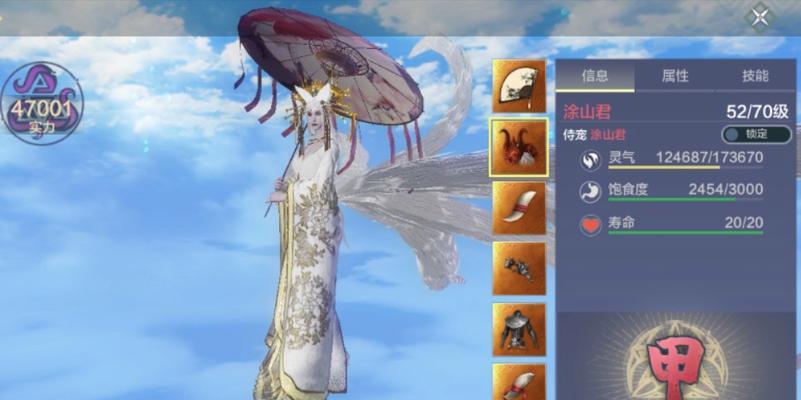Select the folding fan pet slot
Viewport: 801px width, 400px height.
click(519, 87)
